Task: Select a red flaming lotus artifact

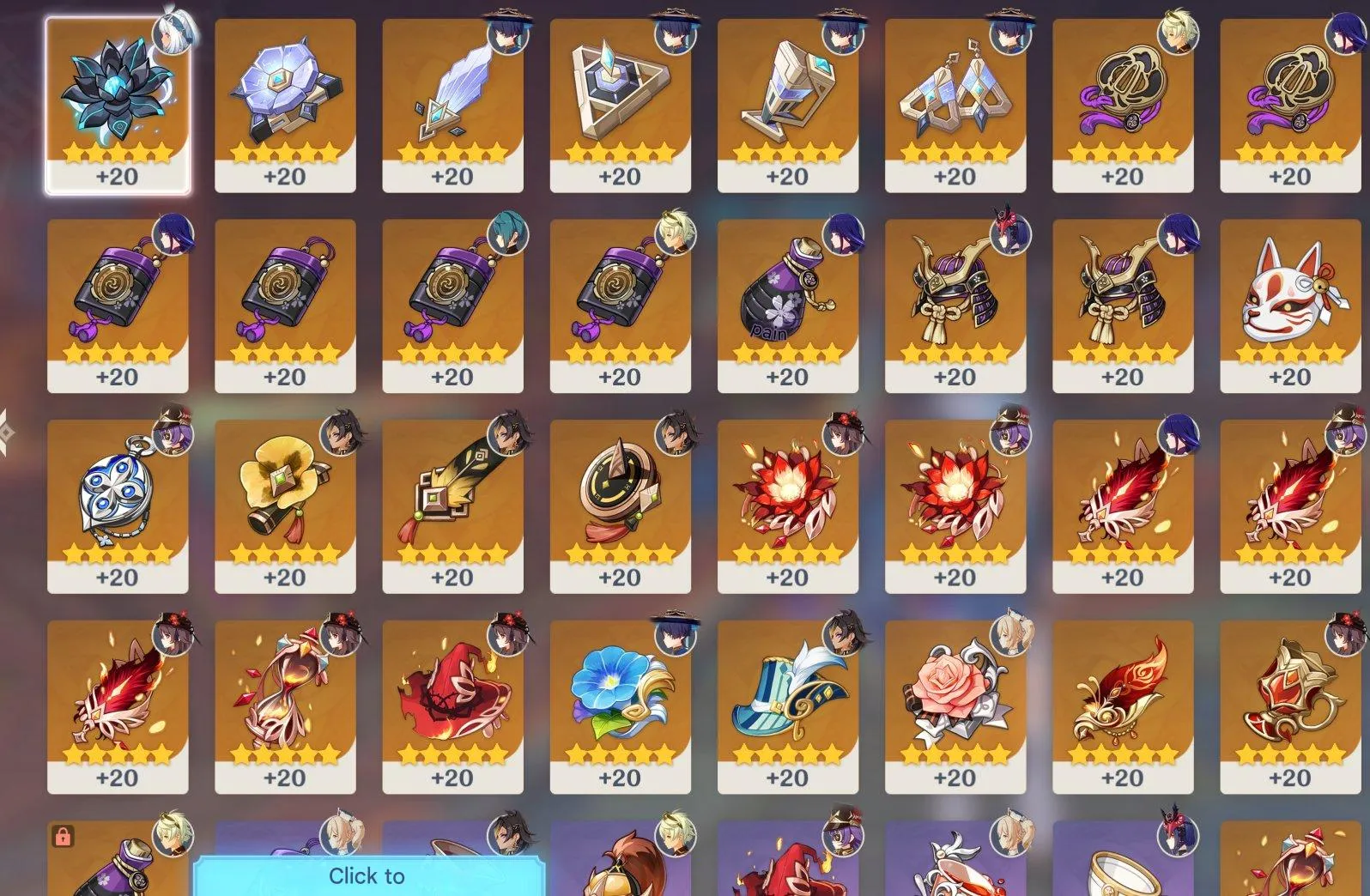Action: 785,498
